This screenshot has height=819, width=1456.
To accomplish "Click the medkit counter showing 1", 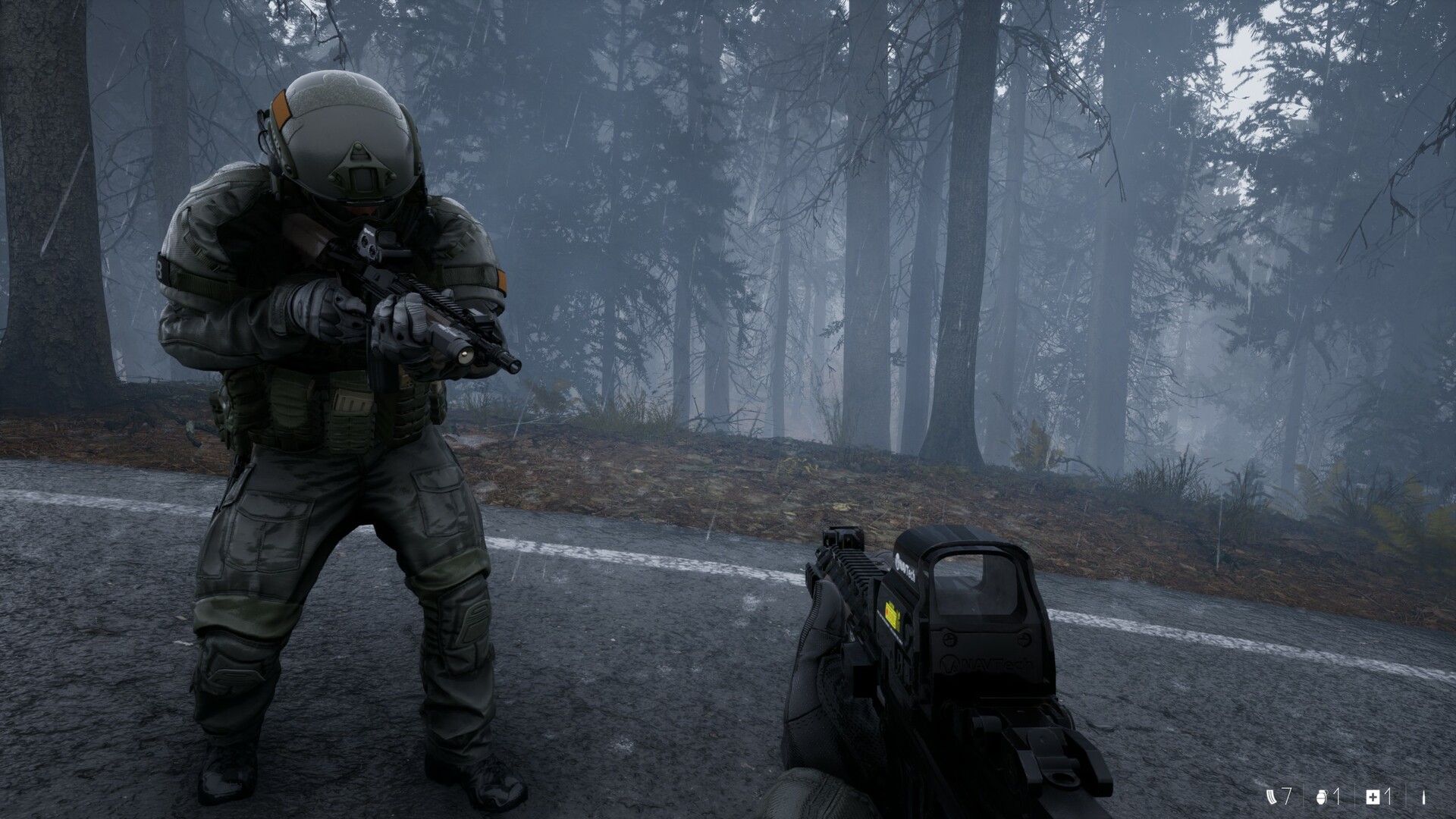I will tap(1389, 798).
